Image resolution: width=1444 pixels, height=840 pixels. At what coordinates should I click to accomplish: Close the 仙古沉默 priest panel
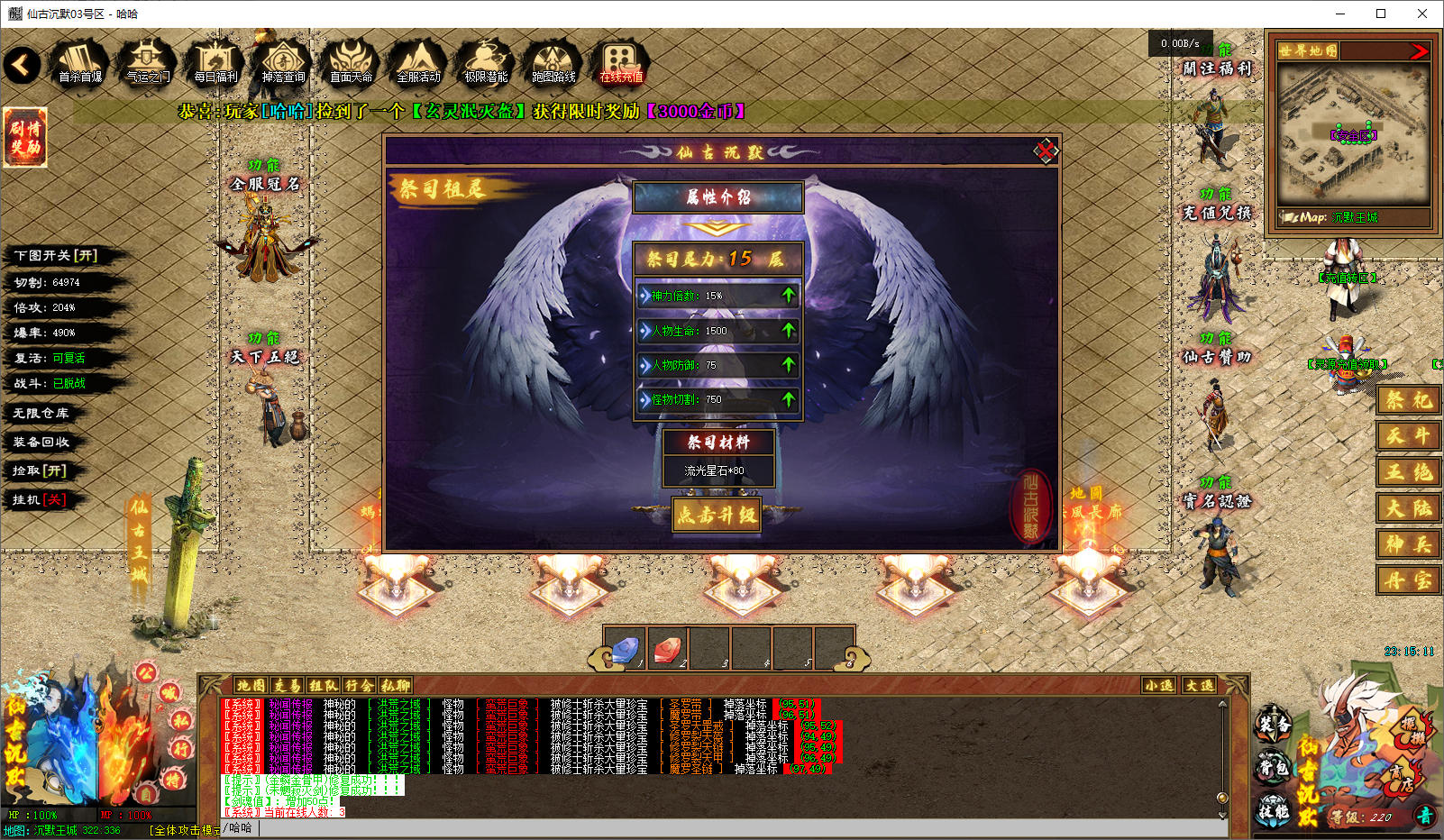tap(1045, 151)
